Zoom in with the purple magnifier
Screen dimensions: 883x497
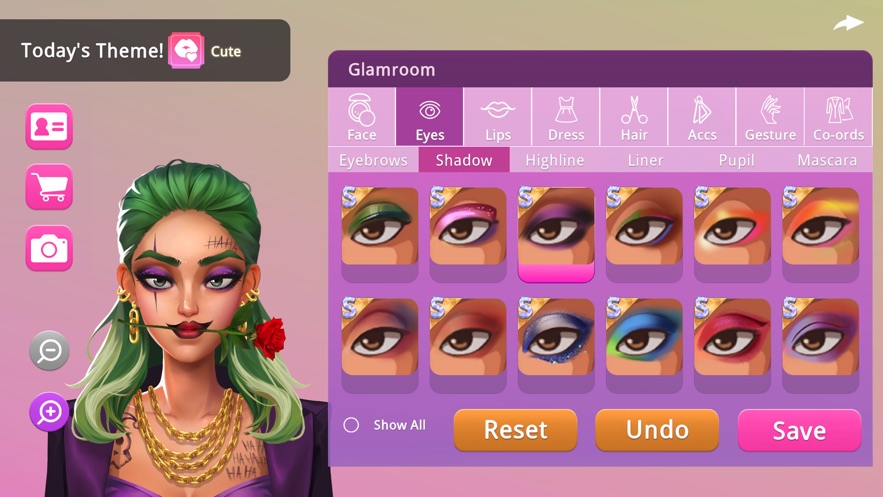49,411
